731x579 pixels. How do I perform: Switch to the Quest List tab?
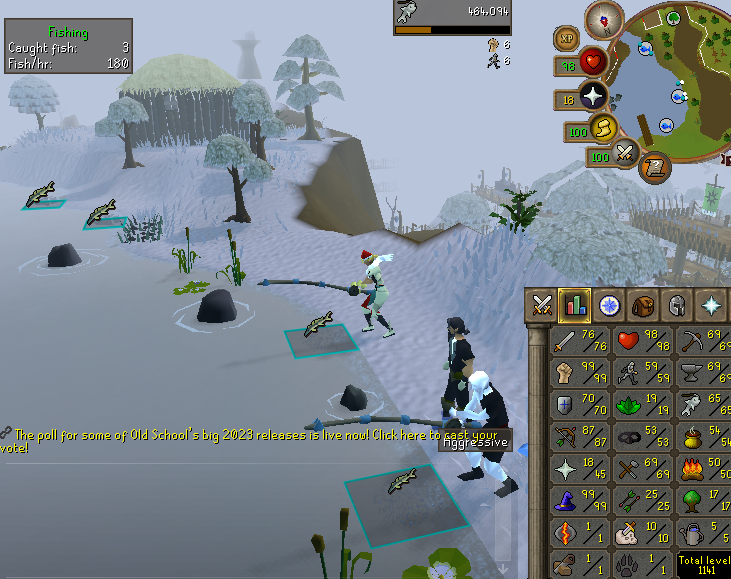[609, 305]
